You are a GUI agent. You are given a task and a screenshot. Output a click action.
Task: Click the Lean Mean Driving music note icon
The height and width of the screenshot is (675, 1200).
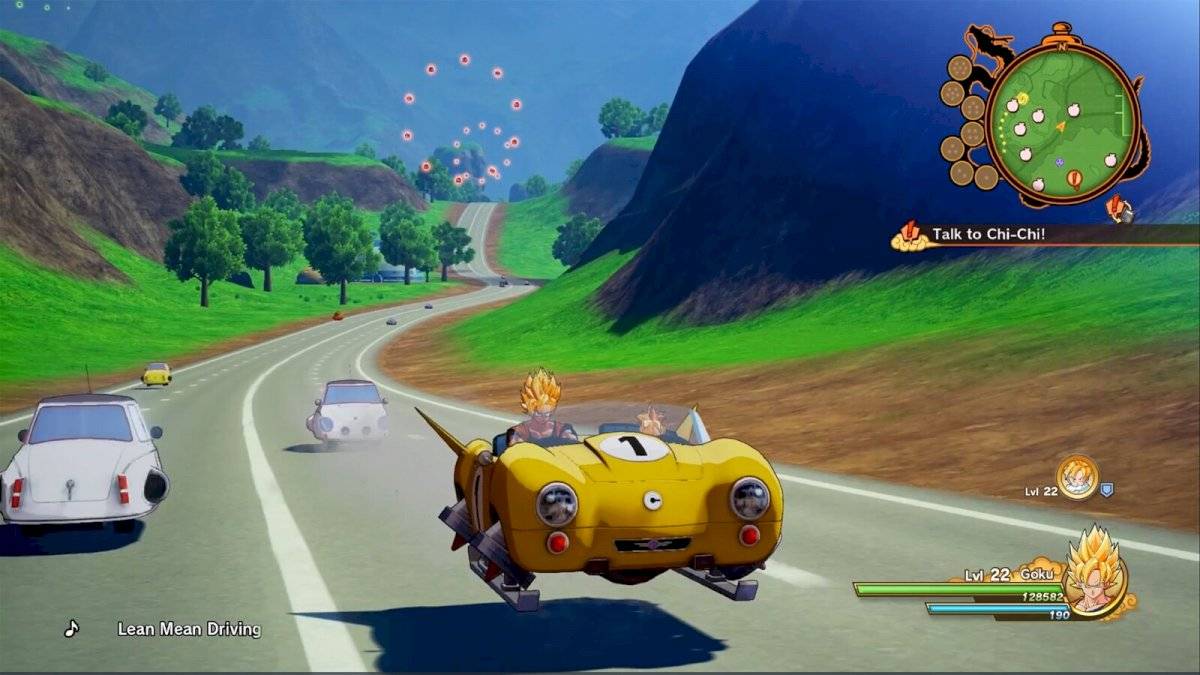[x=71, y=629]
